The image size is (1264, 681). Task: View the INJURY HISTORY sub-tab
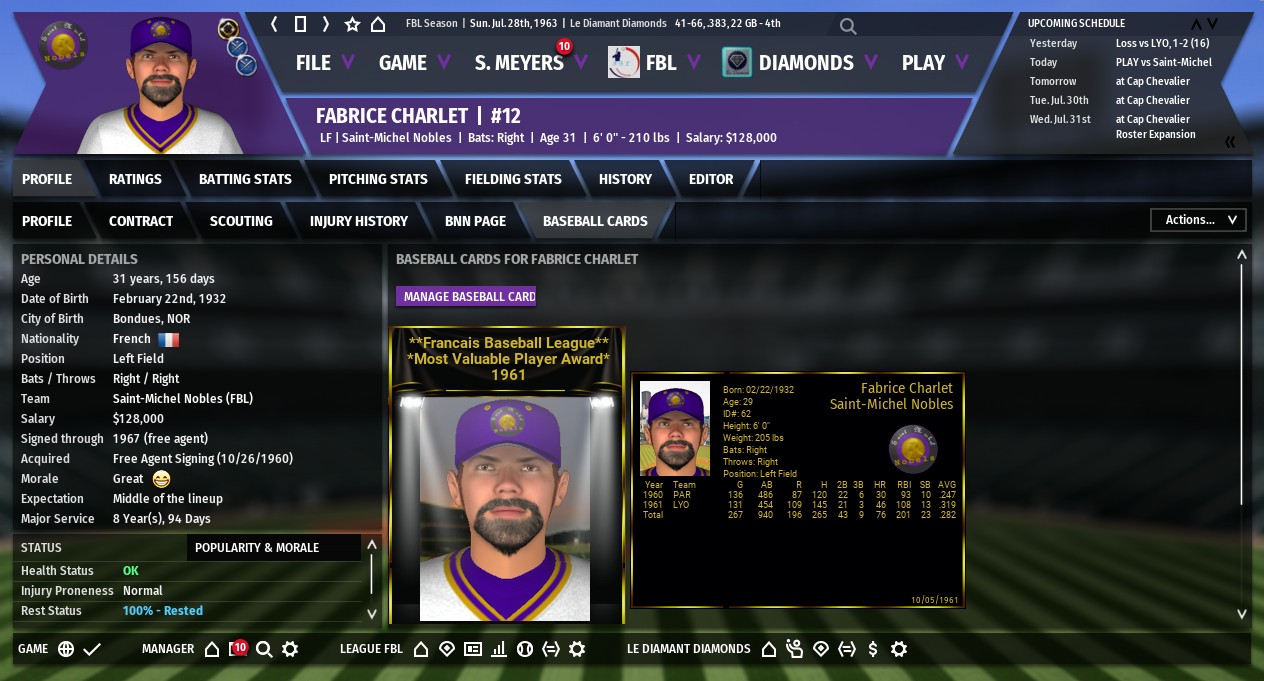[359, 221]
